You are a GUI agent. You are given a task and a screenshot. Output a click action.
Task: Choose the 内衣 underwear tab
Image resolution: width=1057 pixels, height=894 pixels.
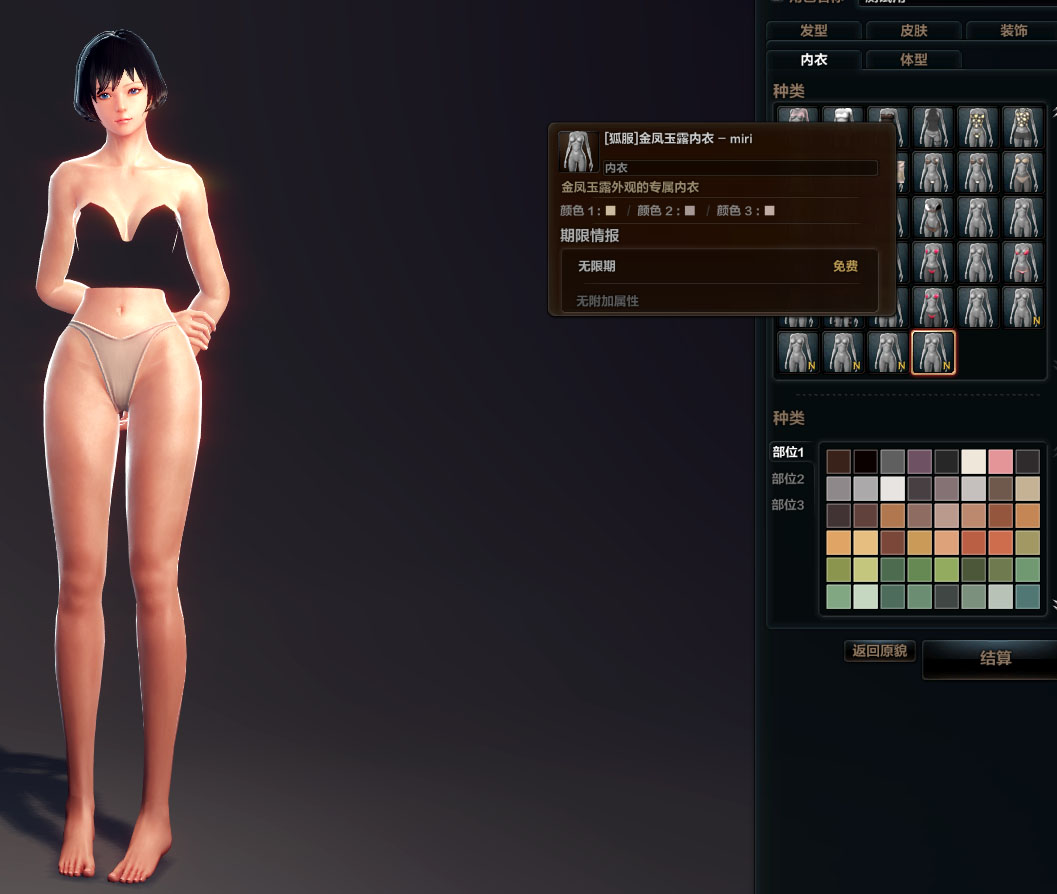(x=813, y=60)
